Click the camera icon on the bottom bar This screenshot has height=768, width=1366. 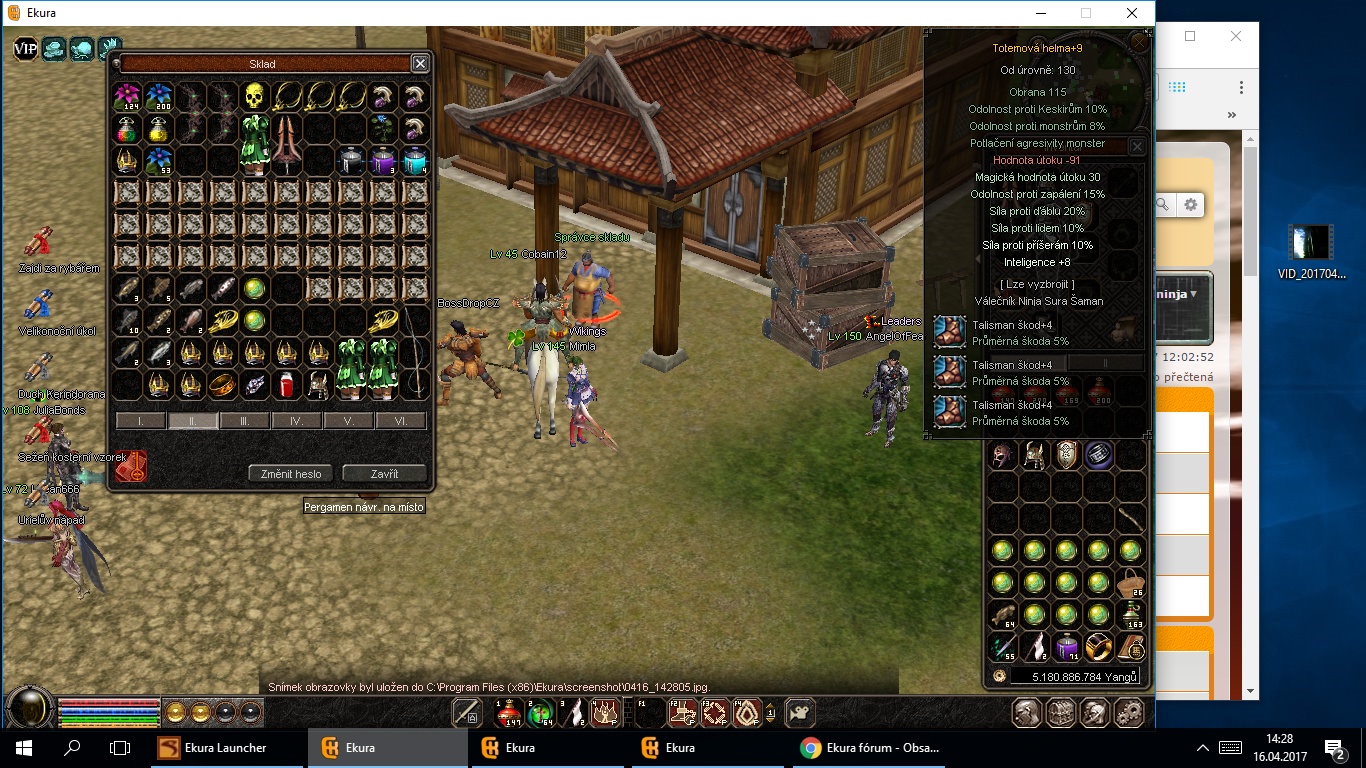pyautogui.click(x=799, y=713)
